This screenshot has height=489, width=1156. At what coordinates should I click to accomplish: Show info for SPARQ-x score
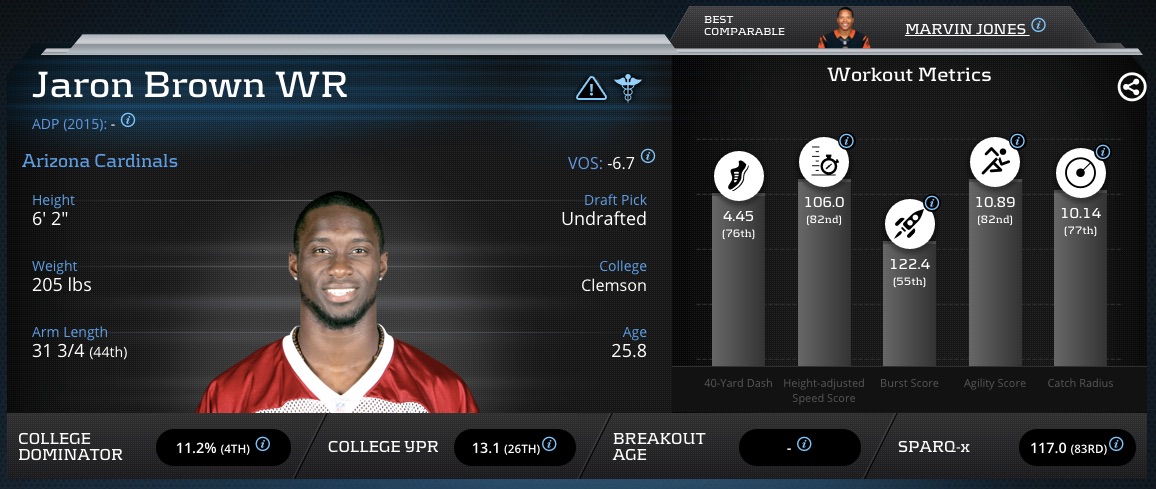click(1116, 444)
